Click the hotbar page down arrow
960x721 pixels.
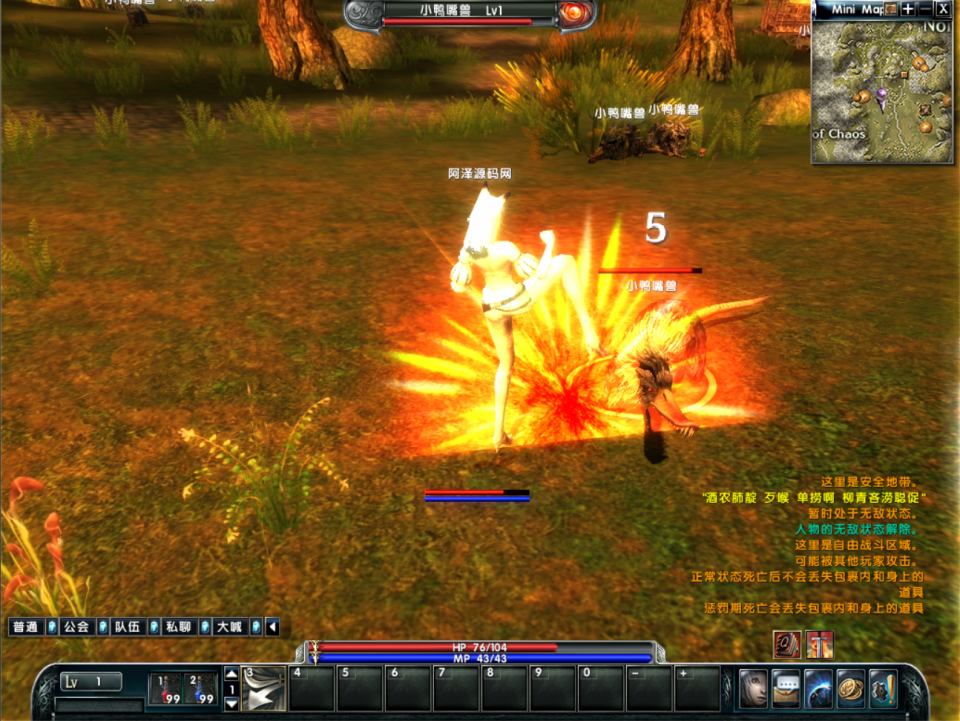[231, 703]
